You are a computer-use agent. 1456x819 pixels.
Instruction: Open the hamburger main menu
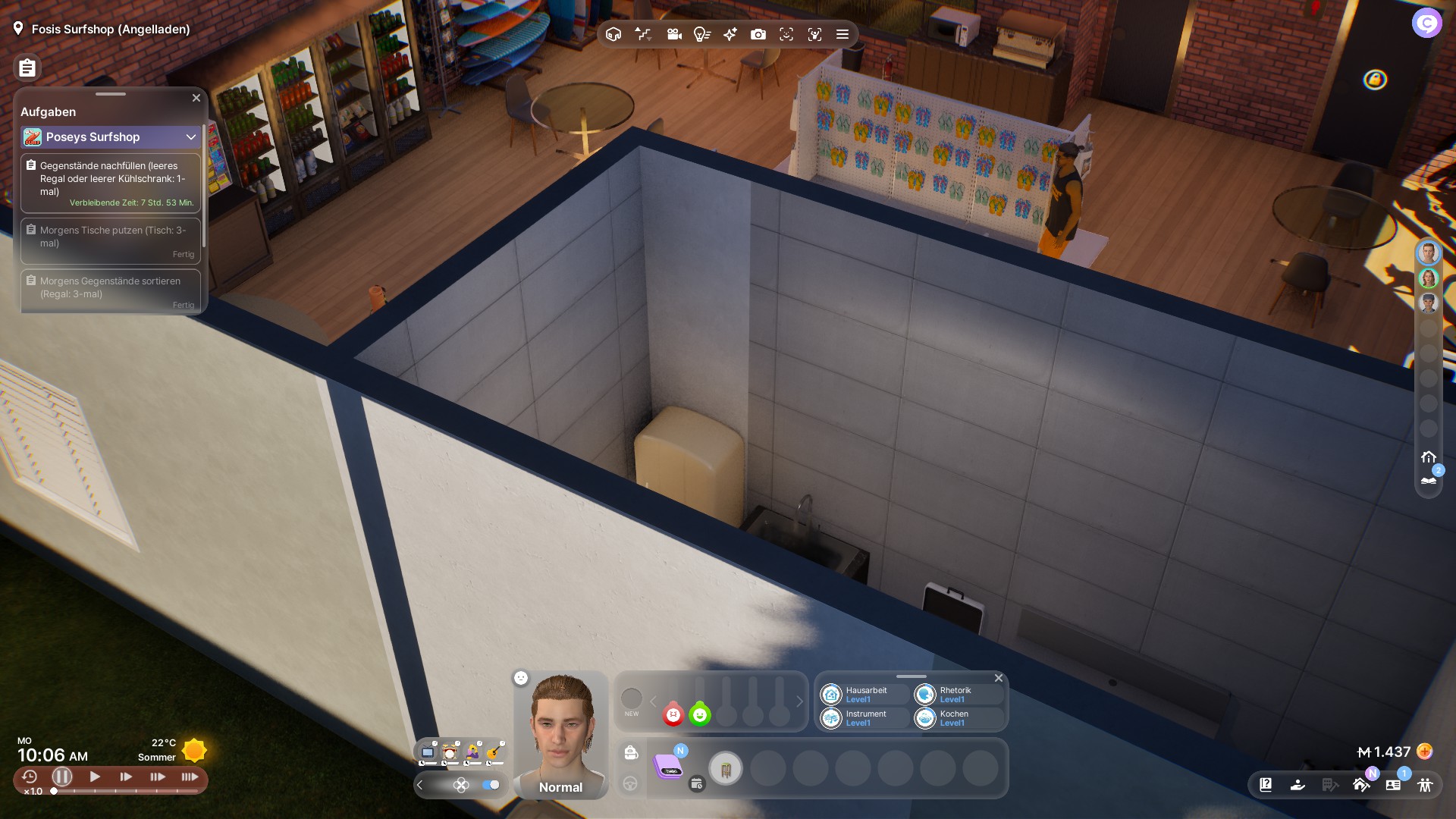(842, 34)
